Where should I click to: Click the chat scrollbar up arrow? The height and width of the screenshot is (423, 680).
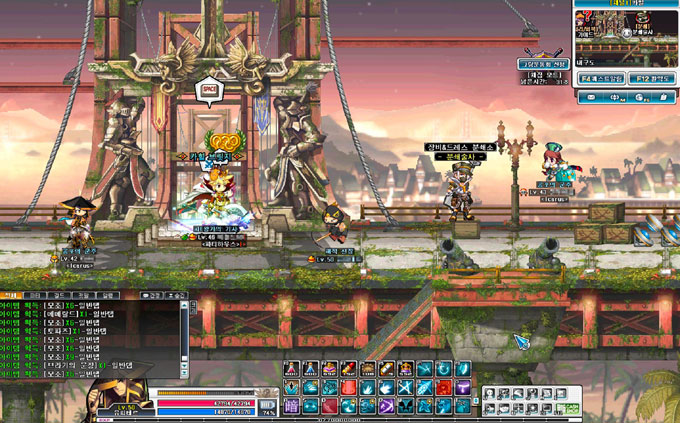click(x=184, y=306)
